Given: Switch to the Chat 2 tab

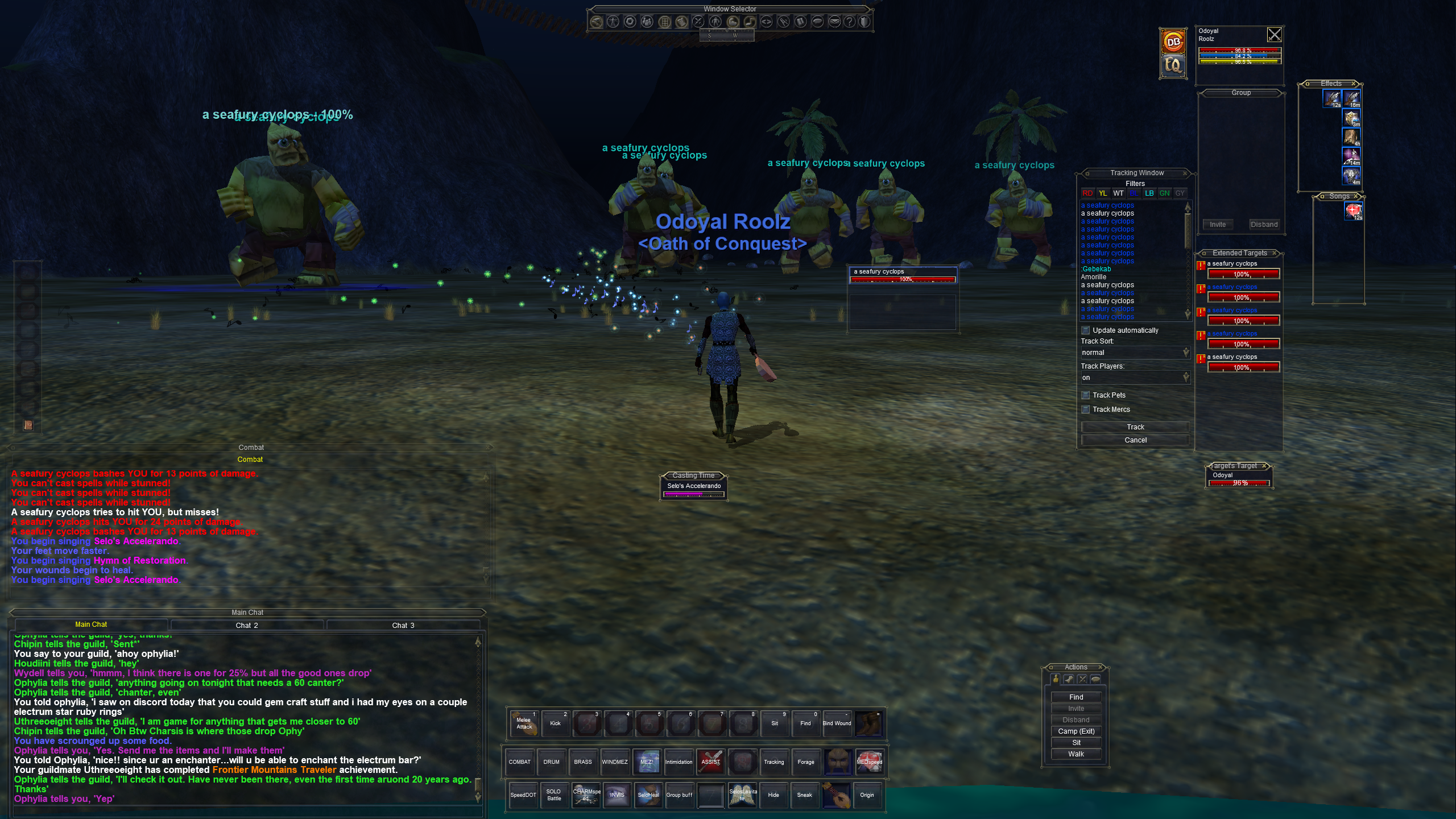Looking at the screenshot, I should point(247,625).
